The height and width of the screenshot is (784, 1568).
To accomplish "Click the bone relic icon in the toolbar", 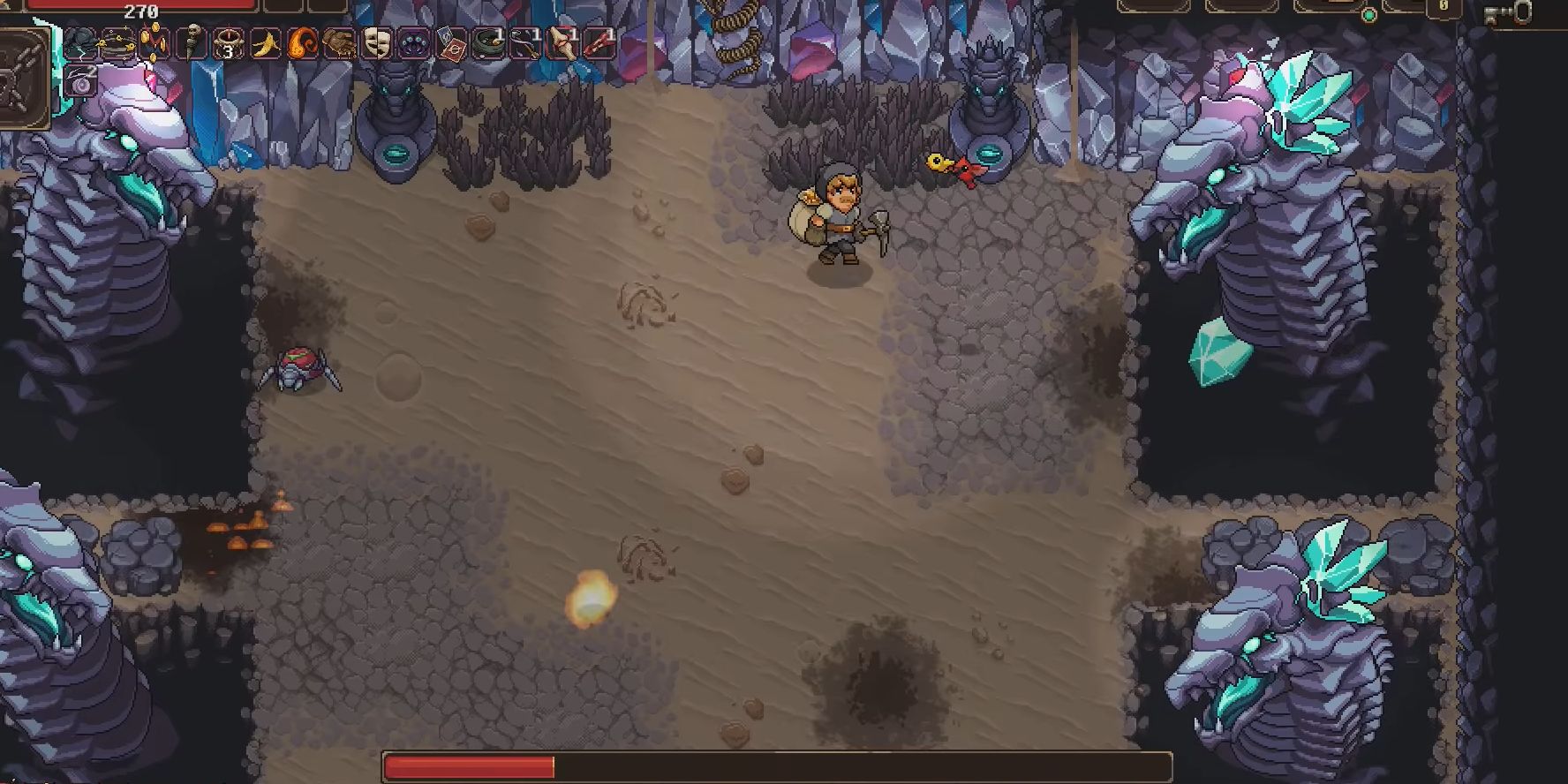I will click(x=562, y=42).
